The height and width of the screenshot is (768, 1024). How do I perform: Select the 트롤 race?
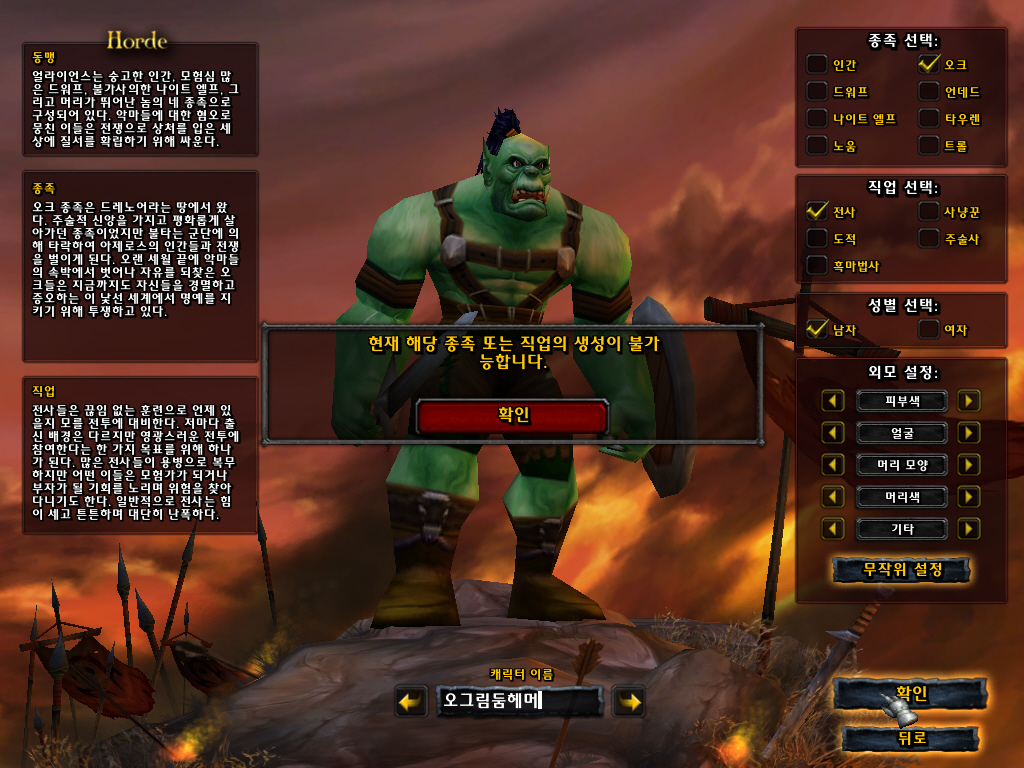coord(929,146)
